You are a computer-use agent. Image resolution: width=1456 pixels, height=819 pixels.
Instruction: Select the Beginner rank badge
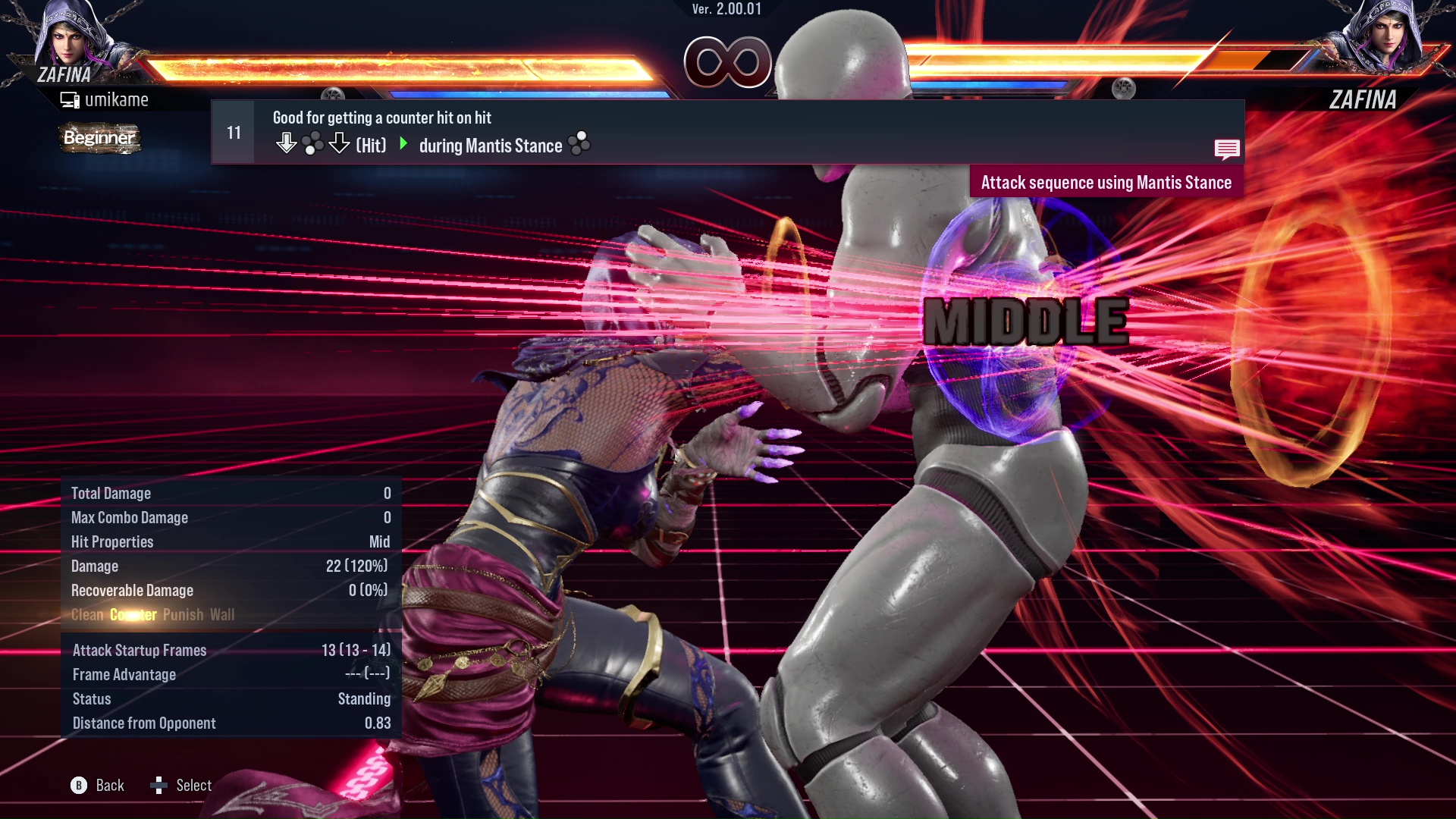99,139
